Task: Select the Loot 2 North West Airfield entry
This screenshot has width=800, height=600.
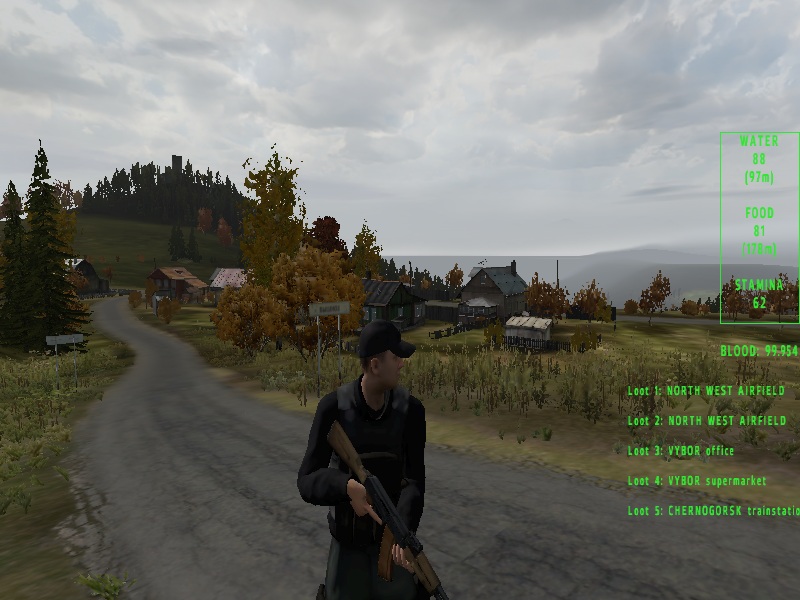Action: 706,421
